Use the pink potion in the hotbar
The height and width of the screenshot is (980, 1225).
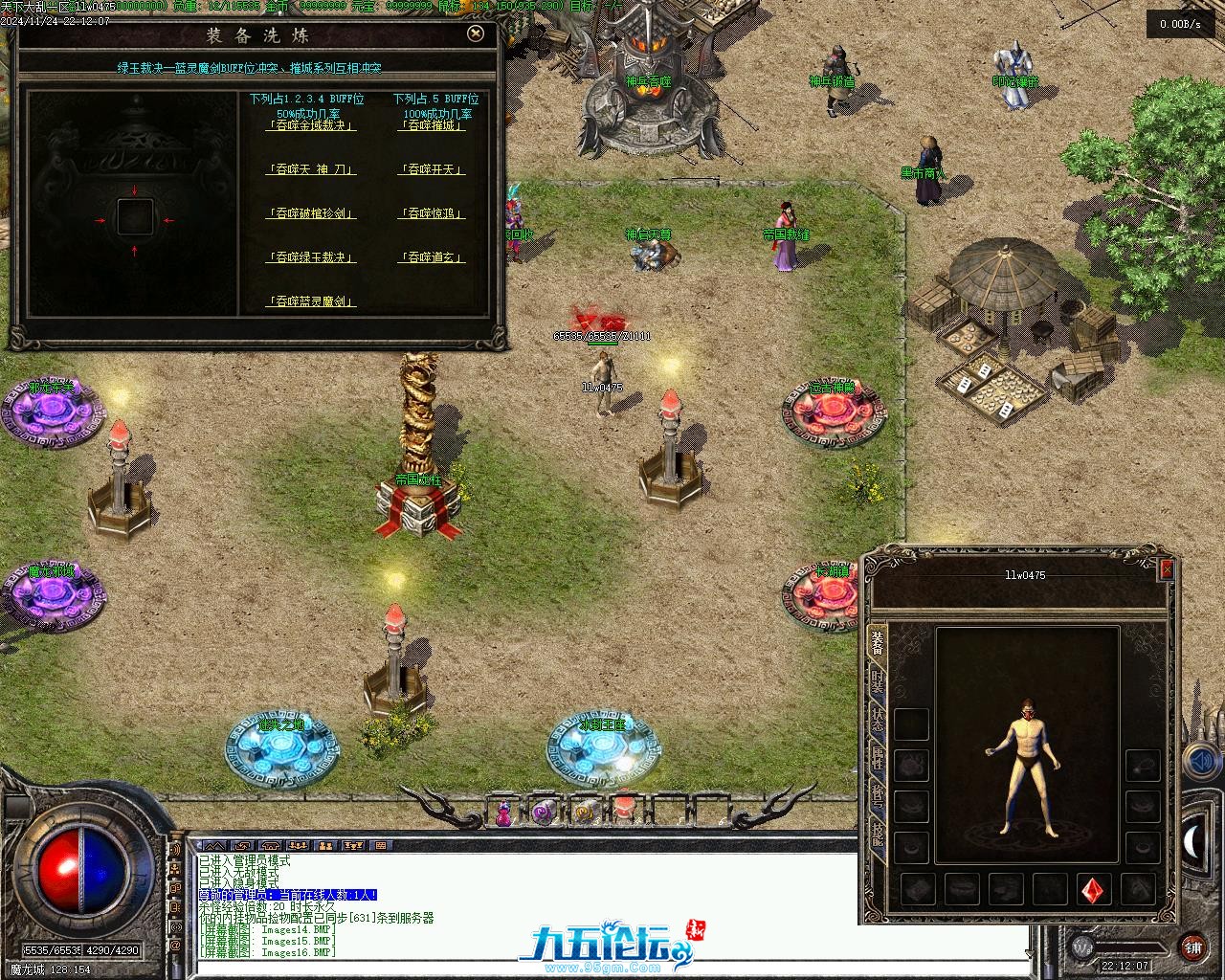[x=503, y=814]
